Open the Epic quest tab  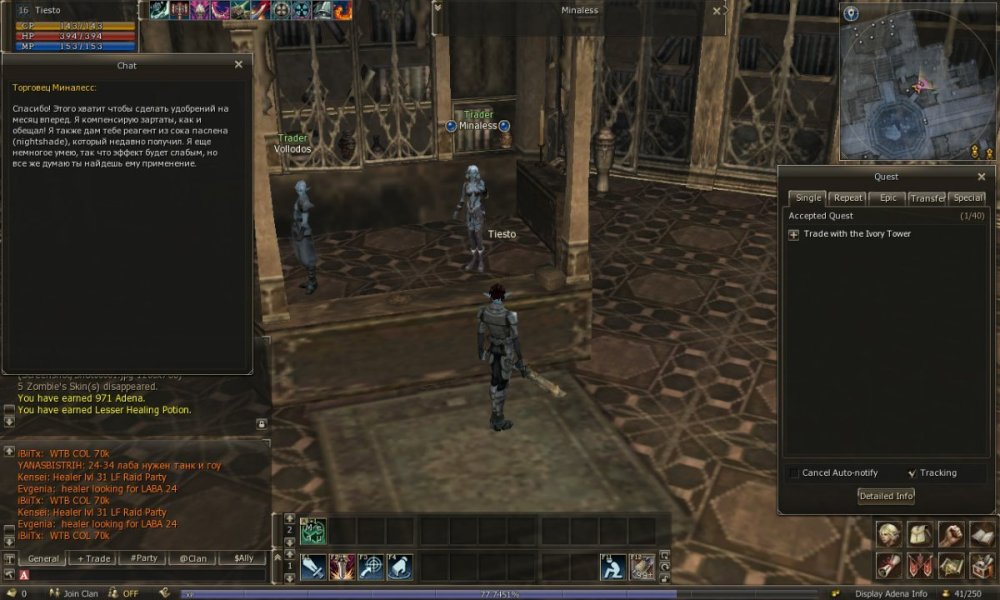(x=888, y=198)
